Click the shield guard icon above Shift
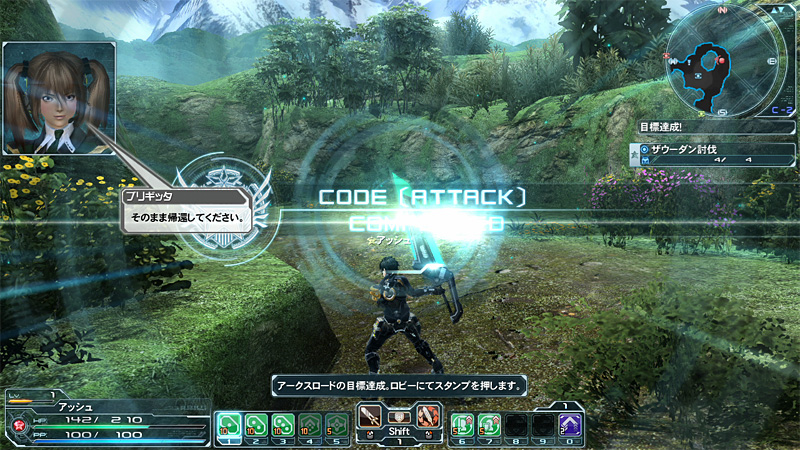Viewport: 800px width, 450px height. [399, 415]
